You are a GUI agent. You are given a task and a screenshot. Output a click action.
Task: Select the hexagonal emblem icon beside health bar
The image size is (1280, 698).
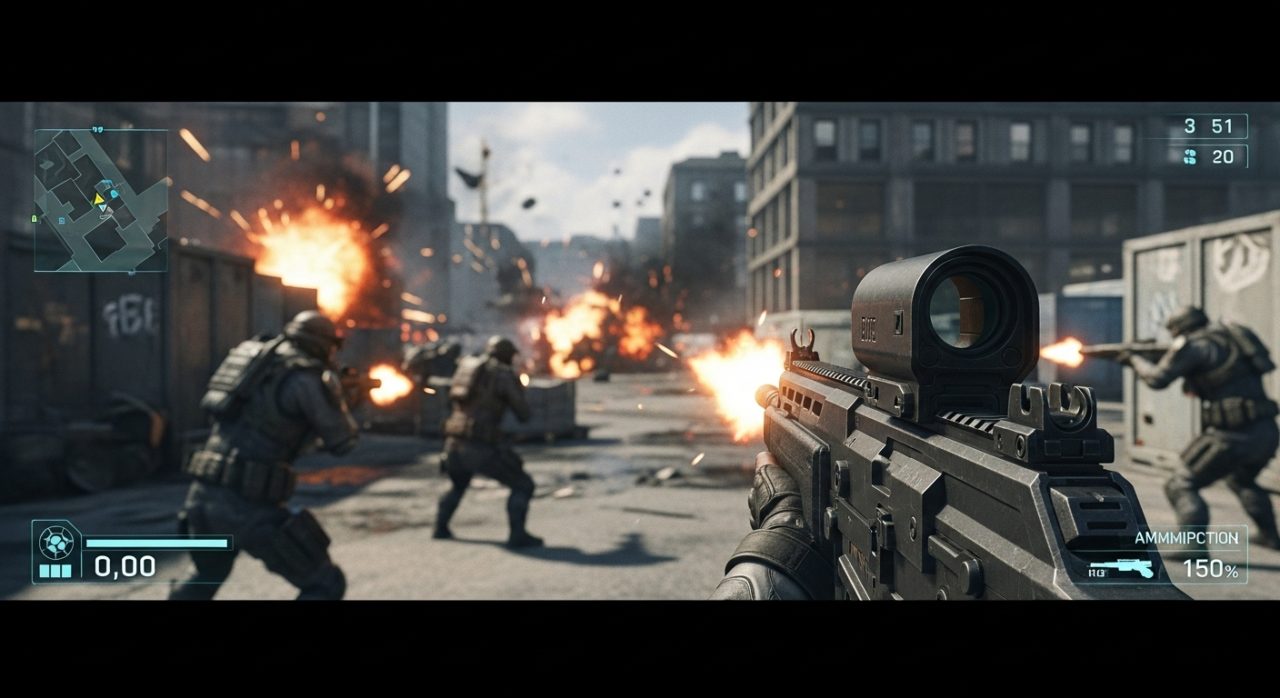pos(55,543)
